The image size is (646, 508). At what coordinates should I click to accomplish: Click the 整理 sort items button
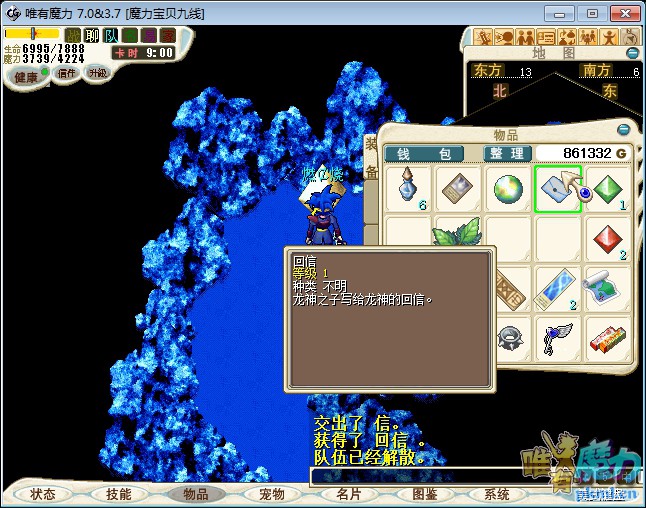pos(507,154)
